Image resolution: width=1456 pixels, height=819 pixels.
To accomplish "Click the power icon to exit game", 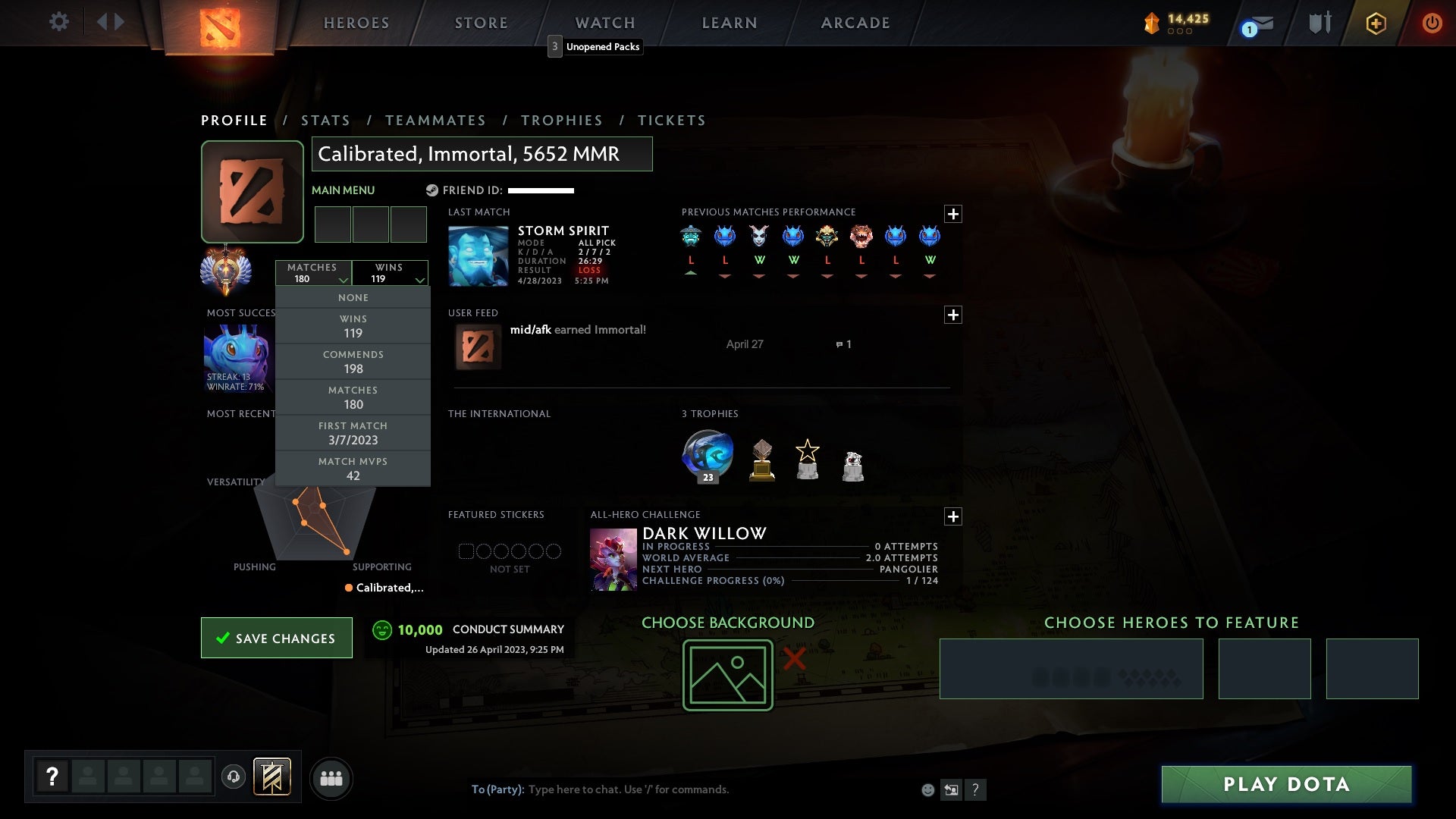I will [1432, 23].
